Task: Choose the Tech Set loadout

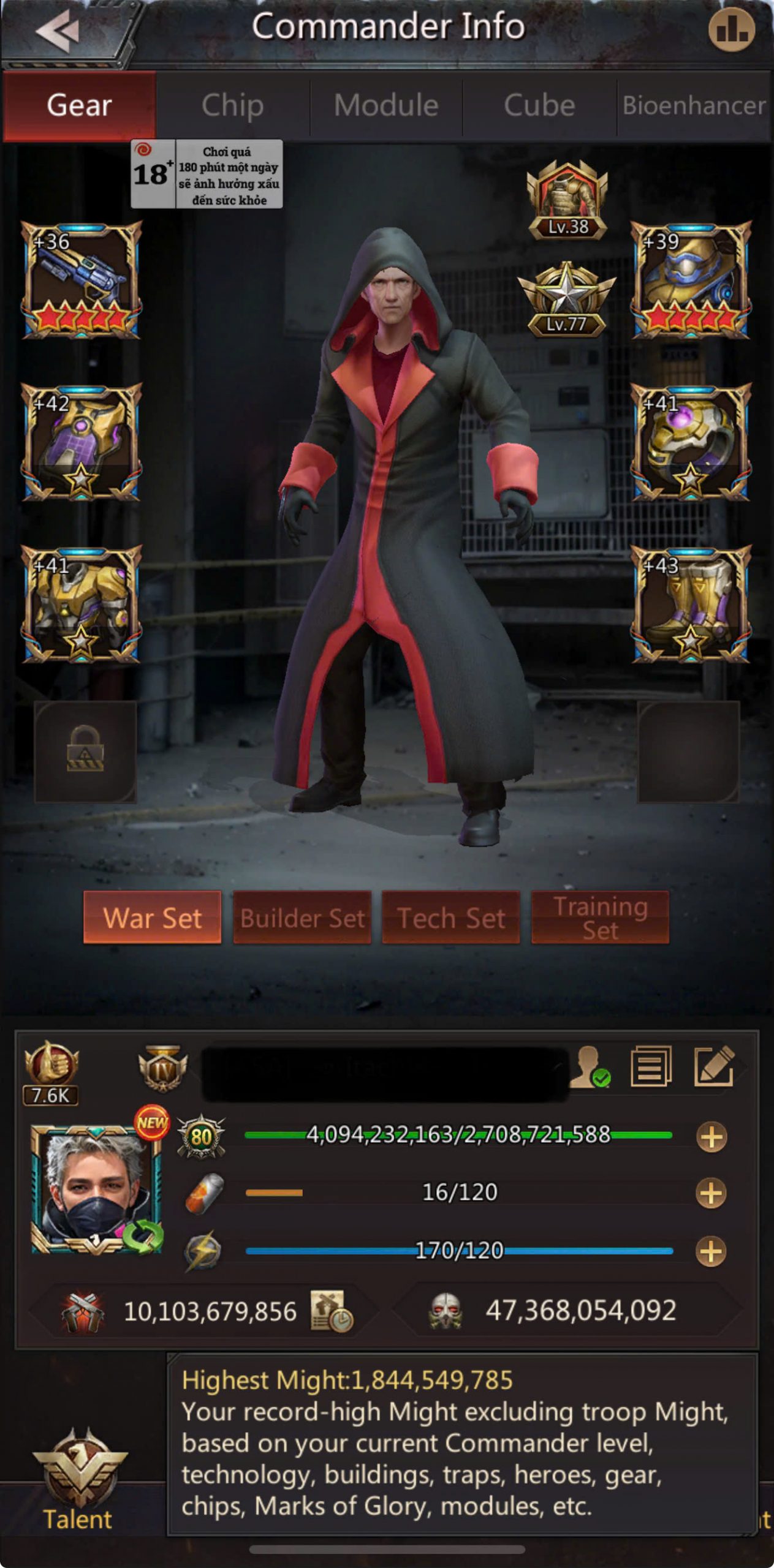Action: (451, 918)
